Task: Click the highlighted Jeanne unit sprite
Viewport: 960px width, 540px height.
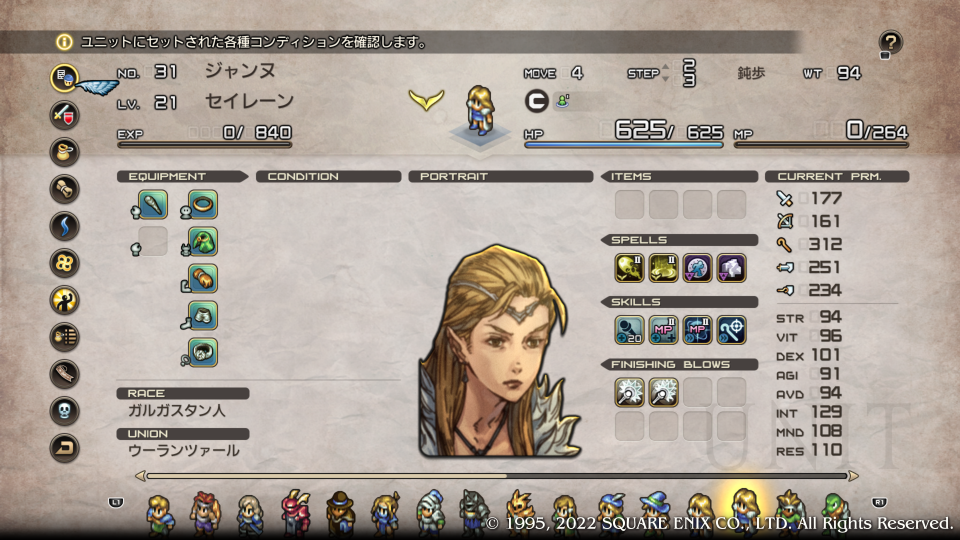Action: (x=745, y=508)
